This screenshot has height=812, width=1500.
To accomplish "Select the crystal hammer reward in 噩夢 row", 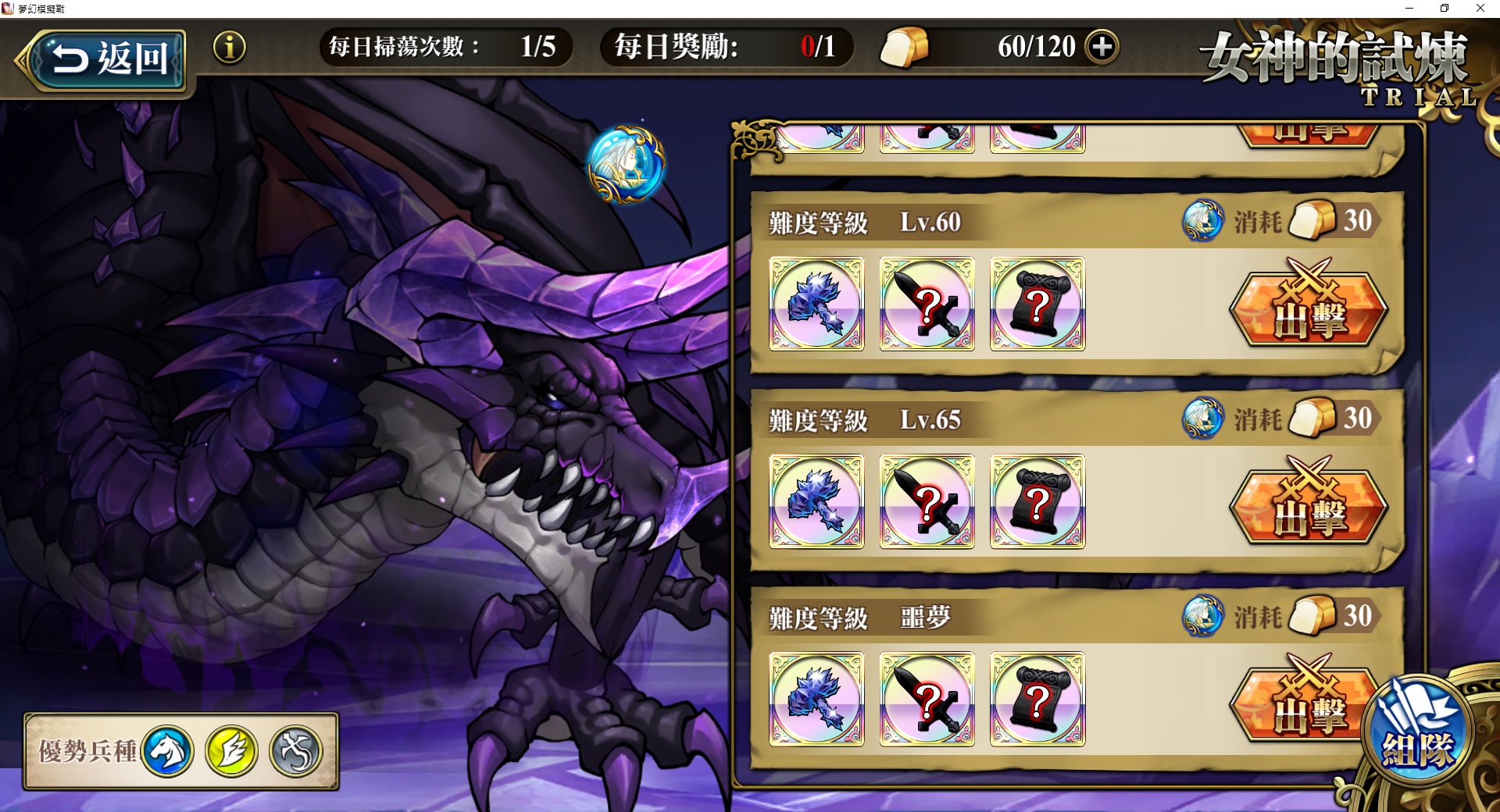I will pyautogui.click(x=816, y=700).
